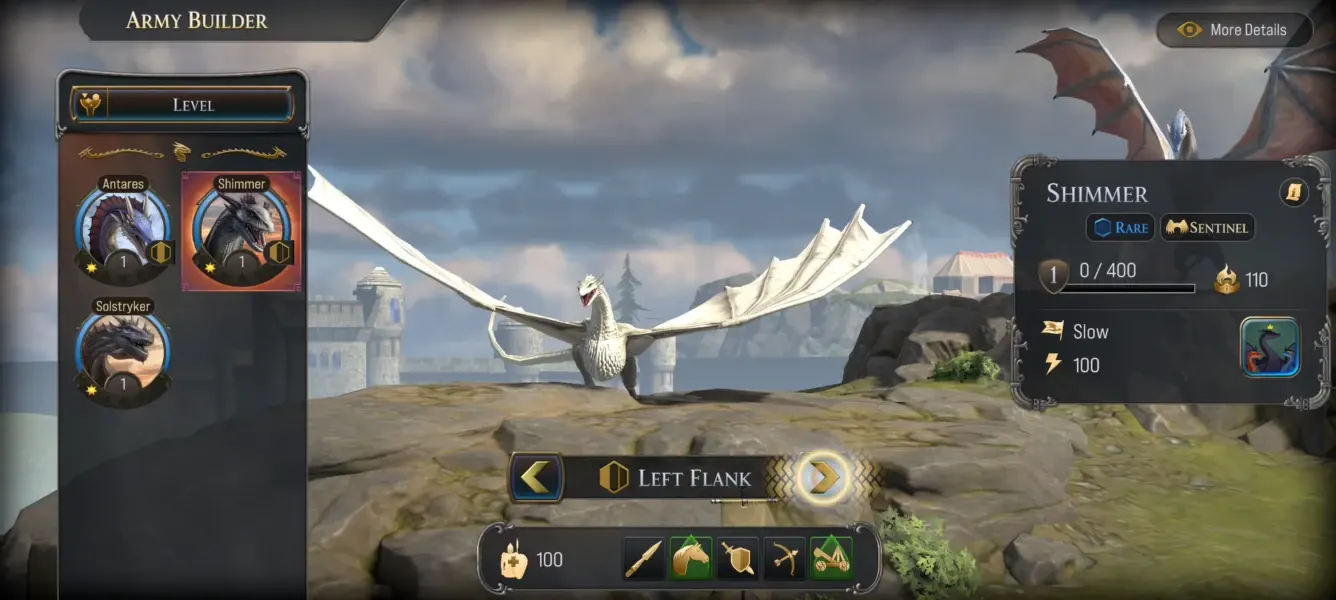
Task: Open Shimmer's scroll info button
Action: click(1293, 193)
